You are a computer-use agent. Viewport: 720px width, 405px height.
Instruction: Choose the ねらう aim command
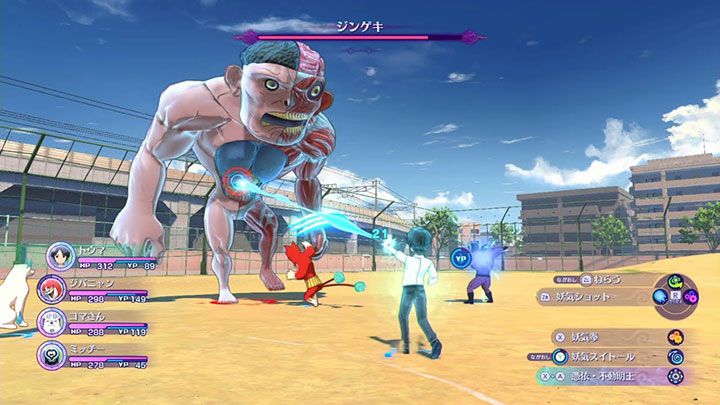coord(607,279)
